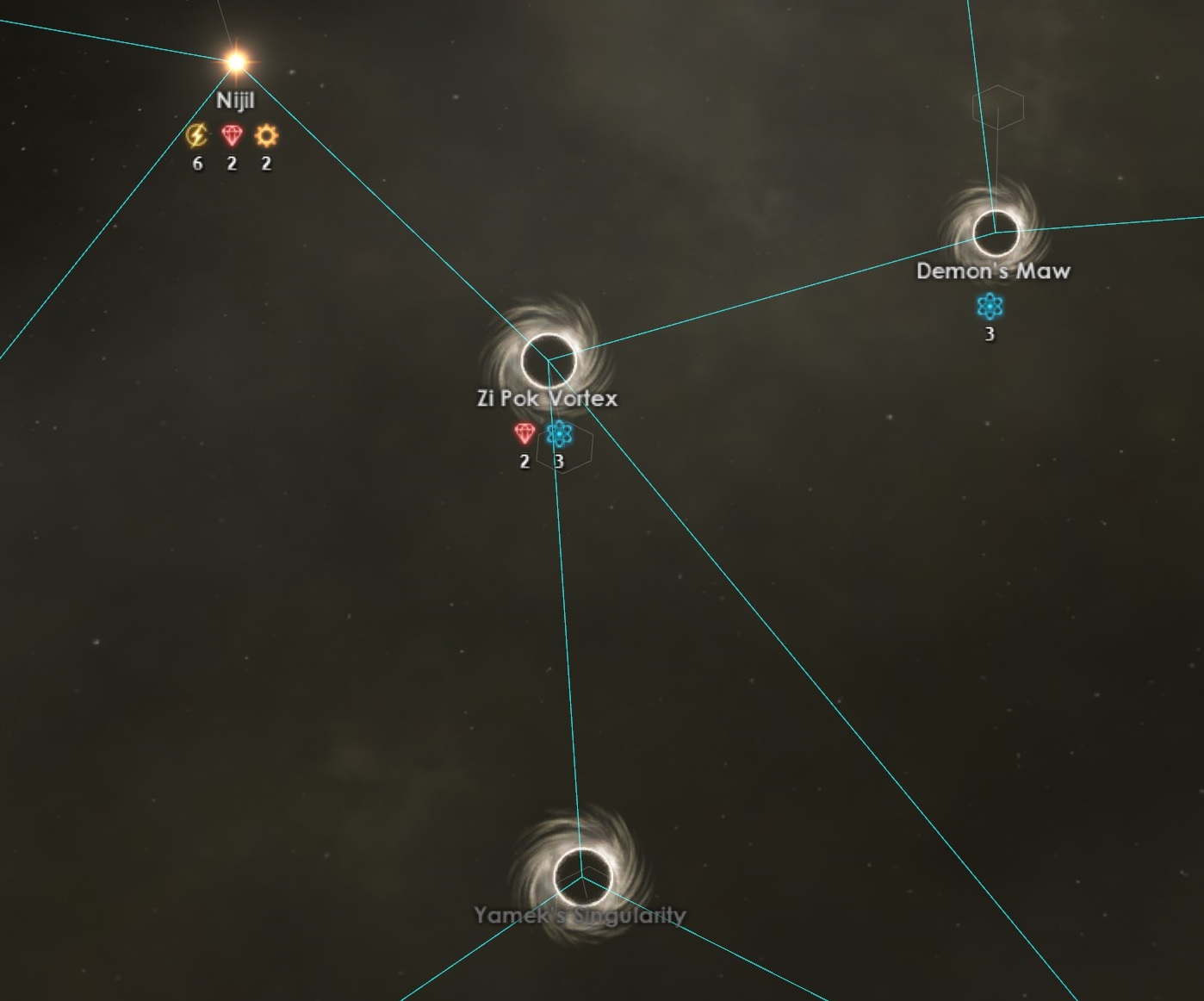Click the Zi Pok Vortex label
The image size is (1204, 1001).
[548, 398]
